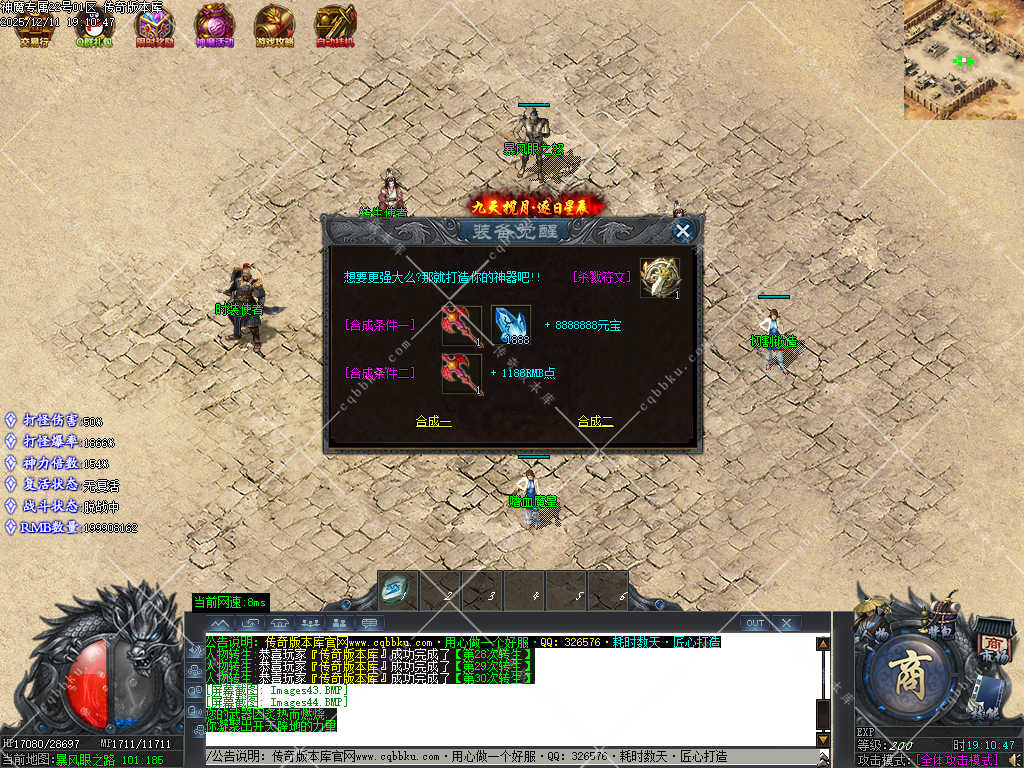Click the chat input field
Image resolution: width=1024 pixels, height=768 pixels.
(x=510, y=757)
